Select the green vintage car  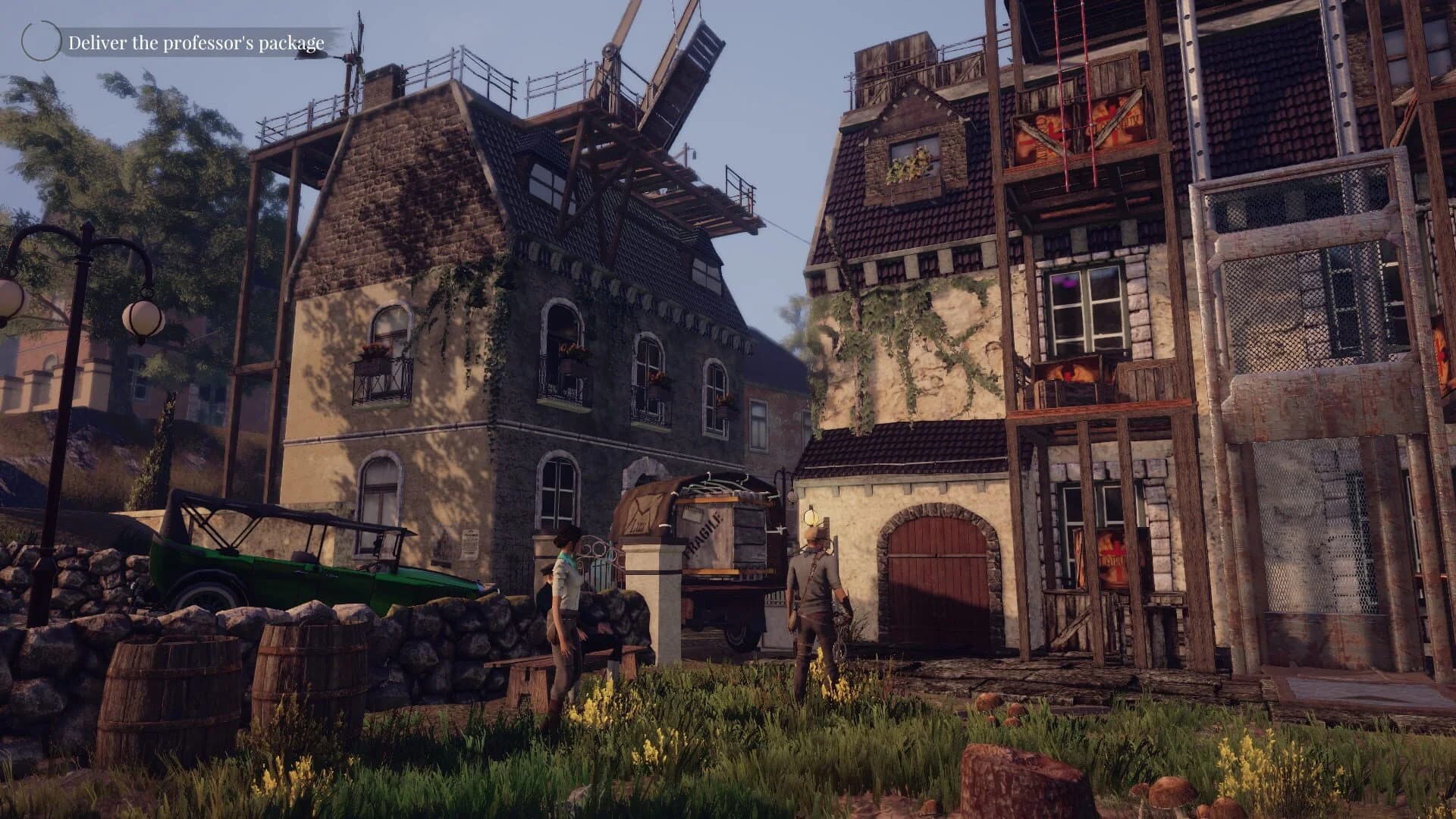point(288,576)
